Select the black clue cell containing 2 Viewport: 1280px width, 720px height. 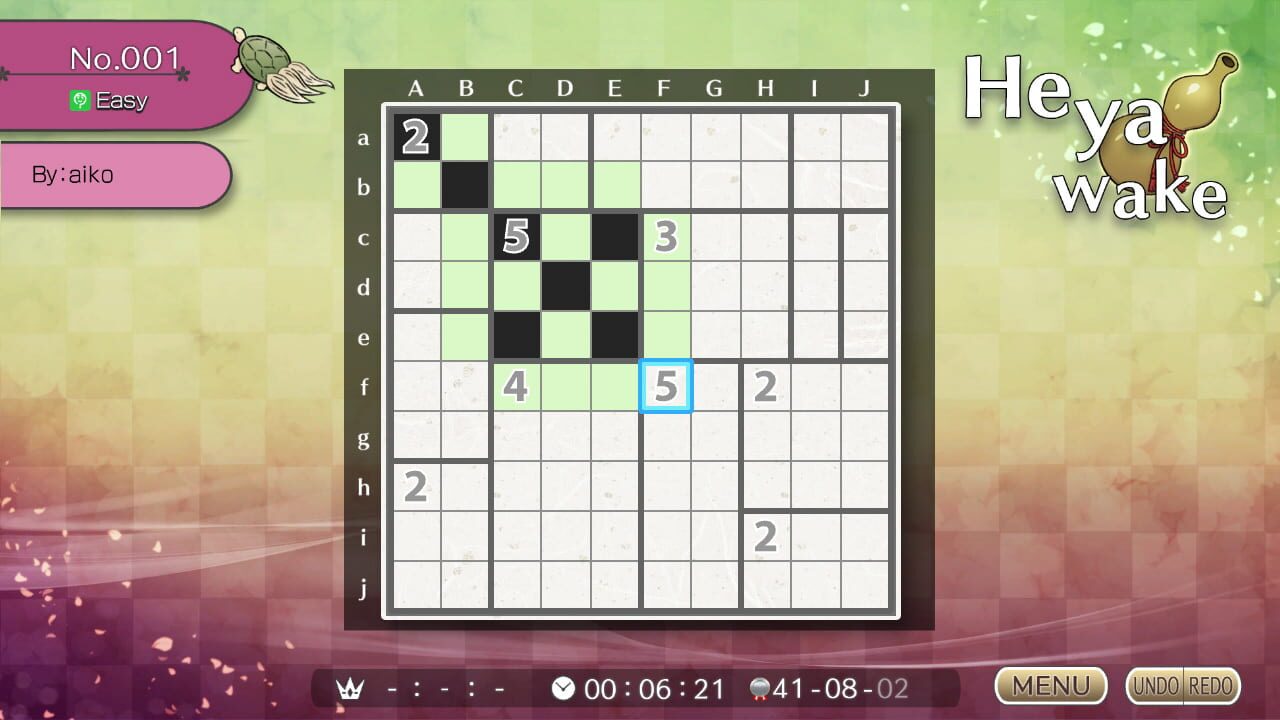point(416,138)
